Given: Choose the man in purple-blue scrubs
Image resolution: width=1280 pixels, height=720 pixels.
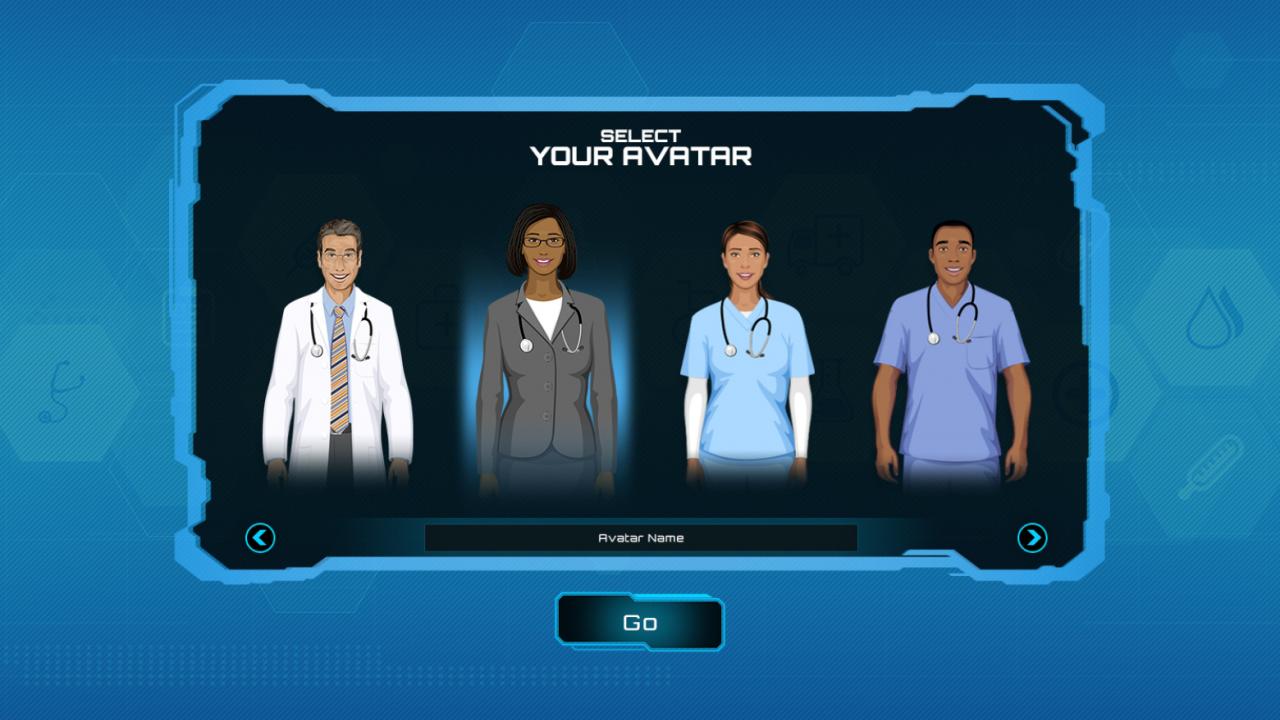Looking at the screenshot, I should 951,360.
